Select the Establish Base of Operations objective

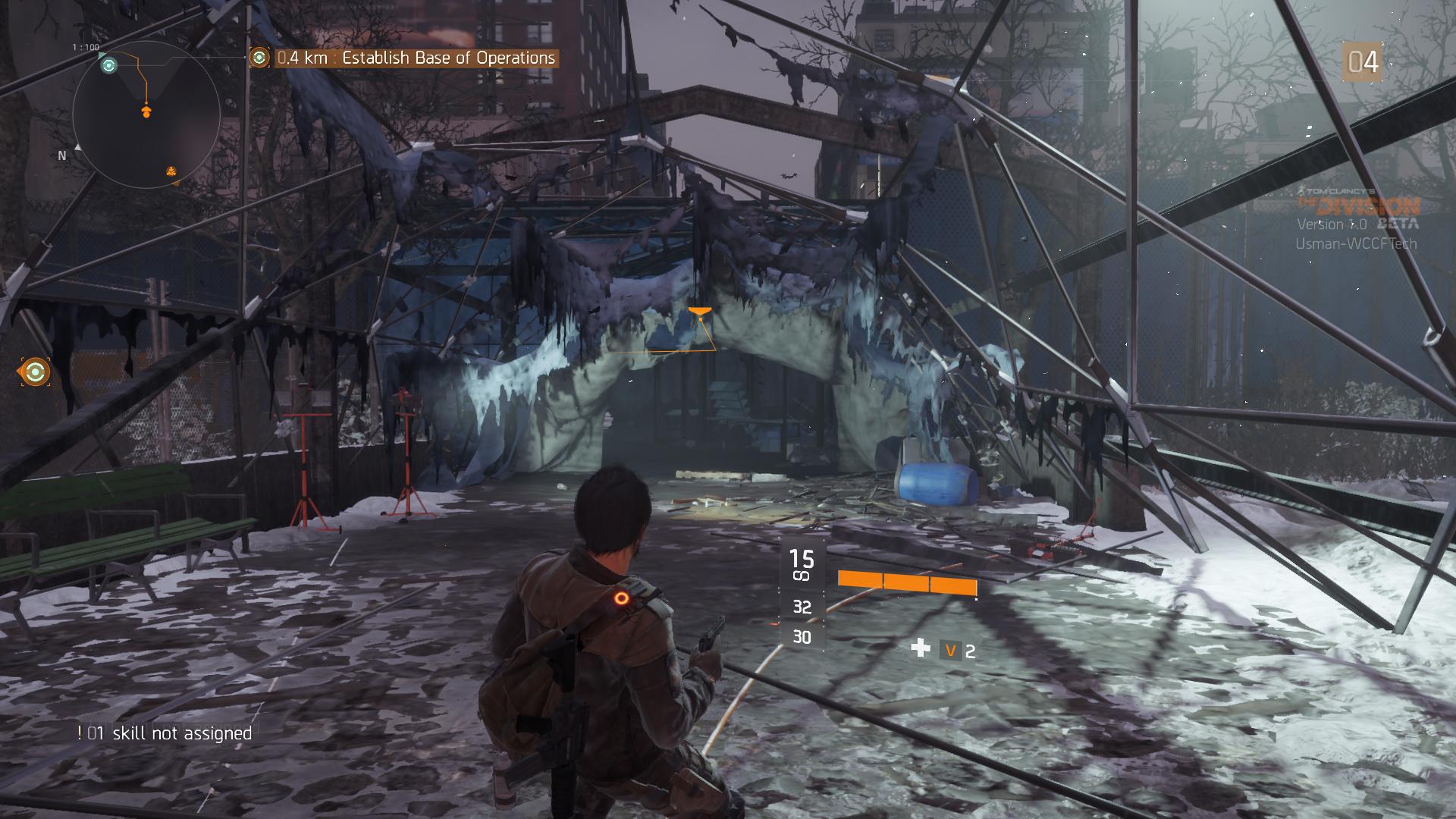pos(416,58)
